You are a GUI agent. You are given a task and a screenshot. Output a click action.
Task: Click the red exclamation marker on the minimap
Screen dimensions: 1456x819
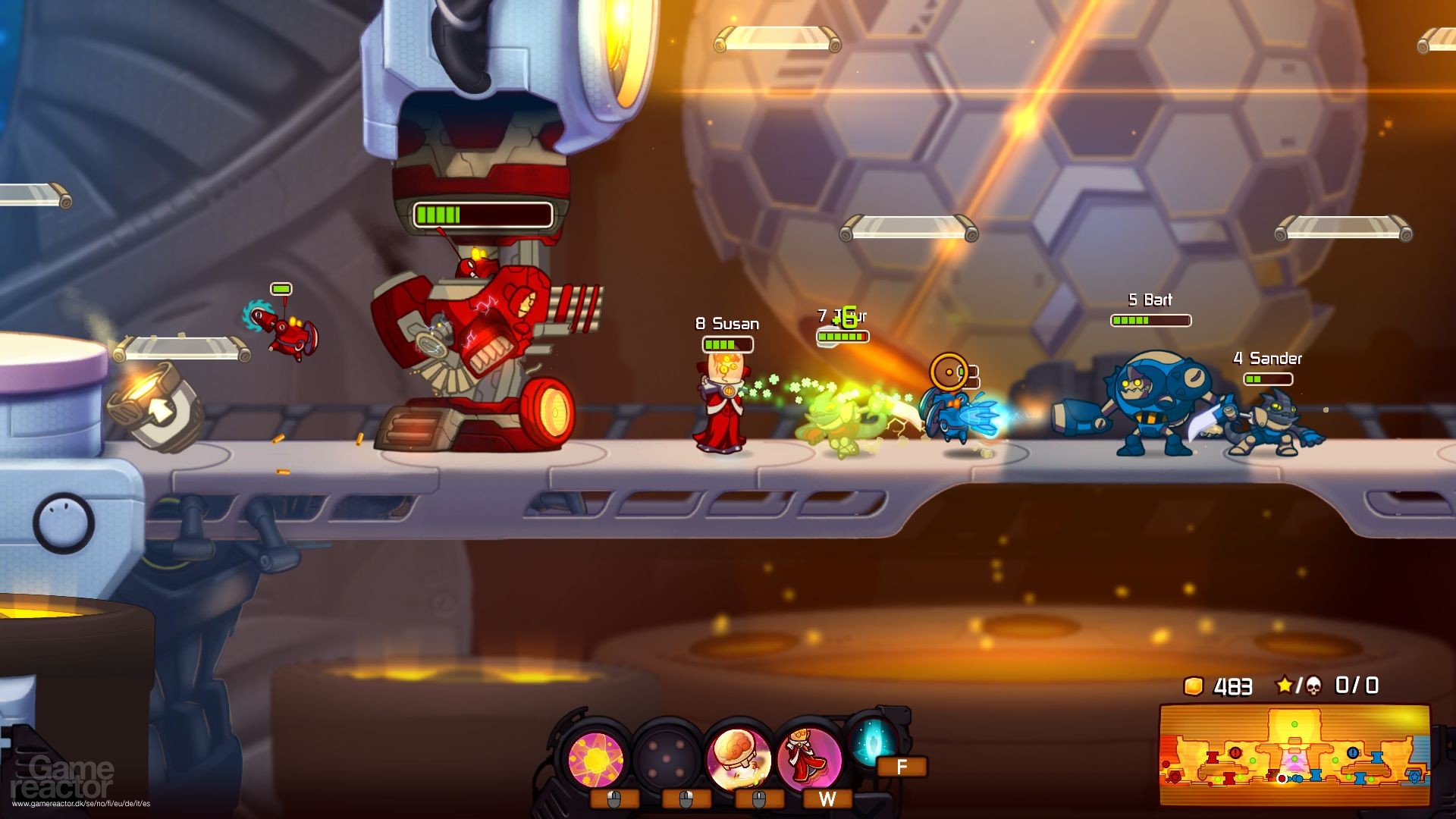click(1235, 752)
